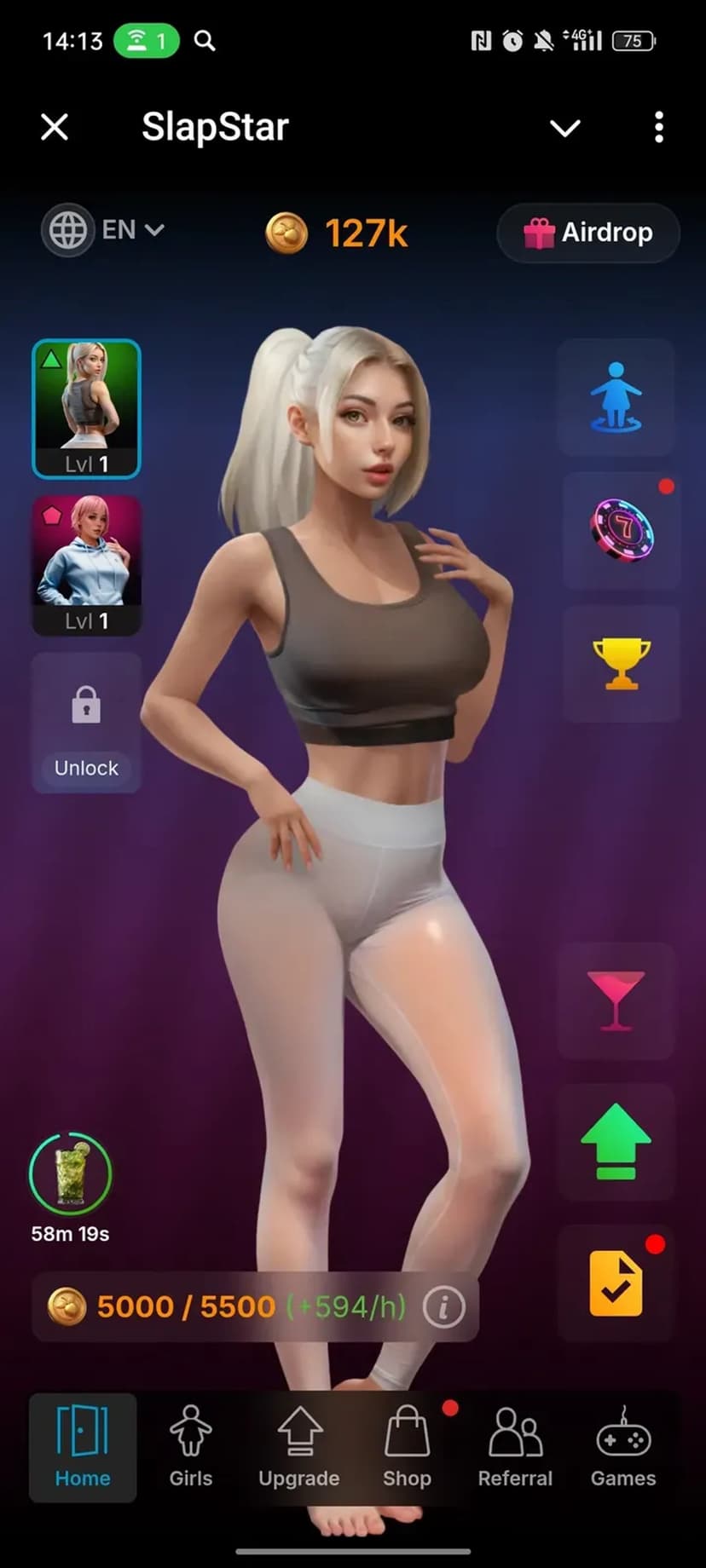
Task: Open the gold trophy leaderboard
Action: 621,663
